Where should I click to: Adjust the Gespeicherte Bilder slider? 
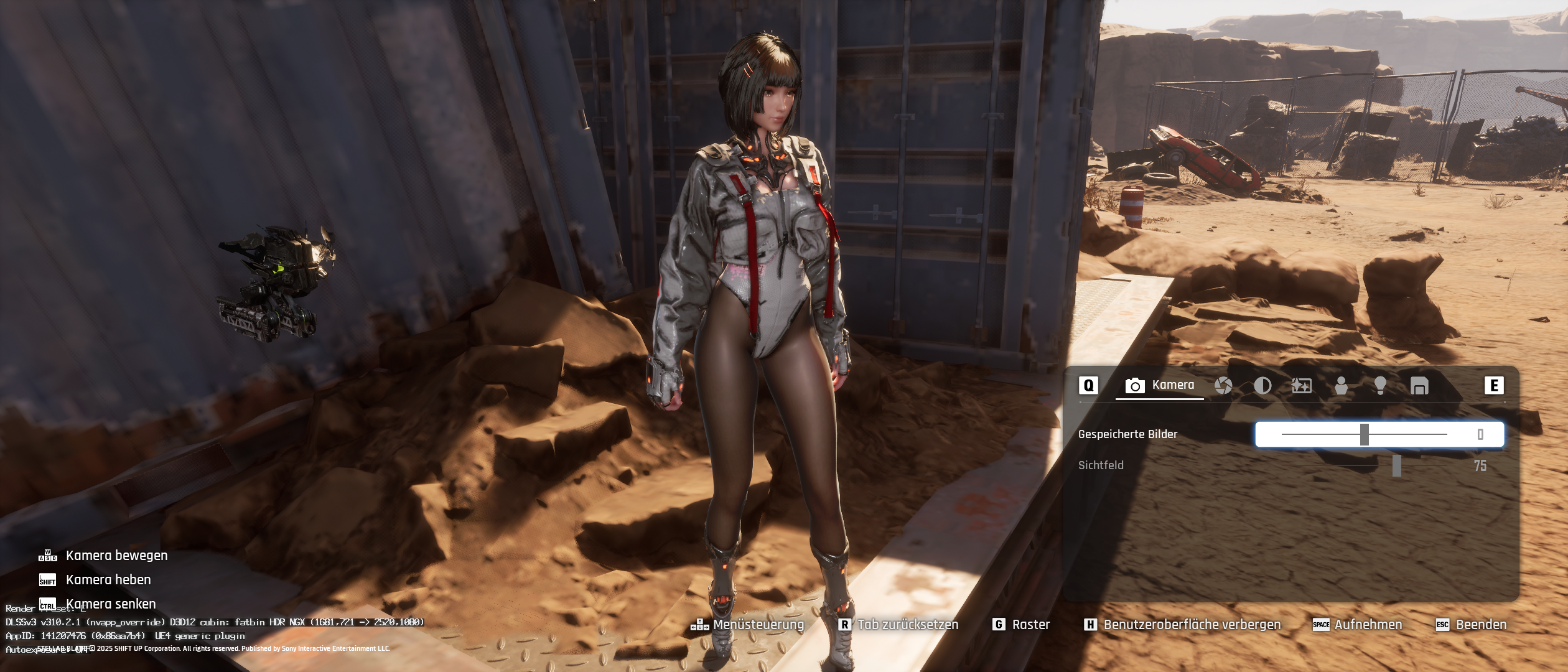click(x=1365, y=434)
